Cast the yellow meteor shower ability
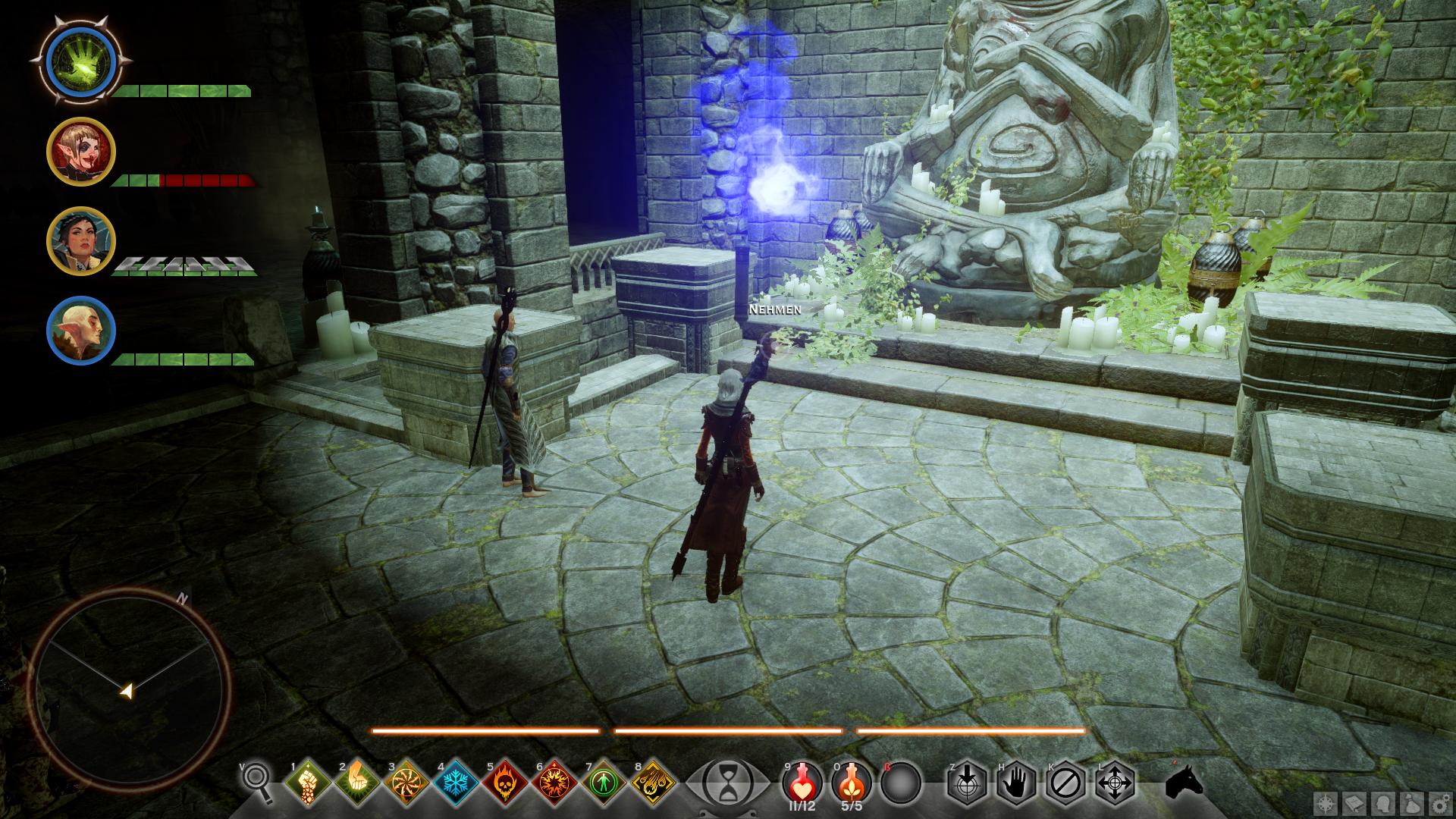The height and width of the screenshot is (819, 1456). point(653,782)
